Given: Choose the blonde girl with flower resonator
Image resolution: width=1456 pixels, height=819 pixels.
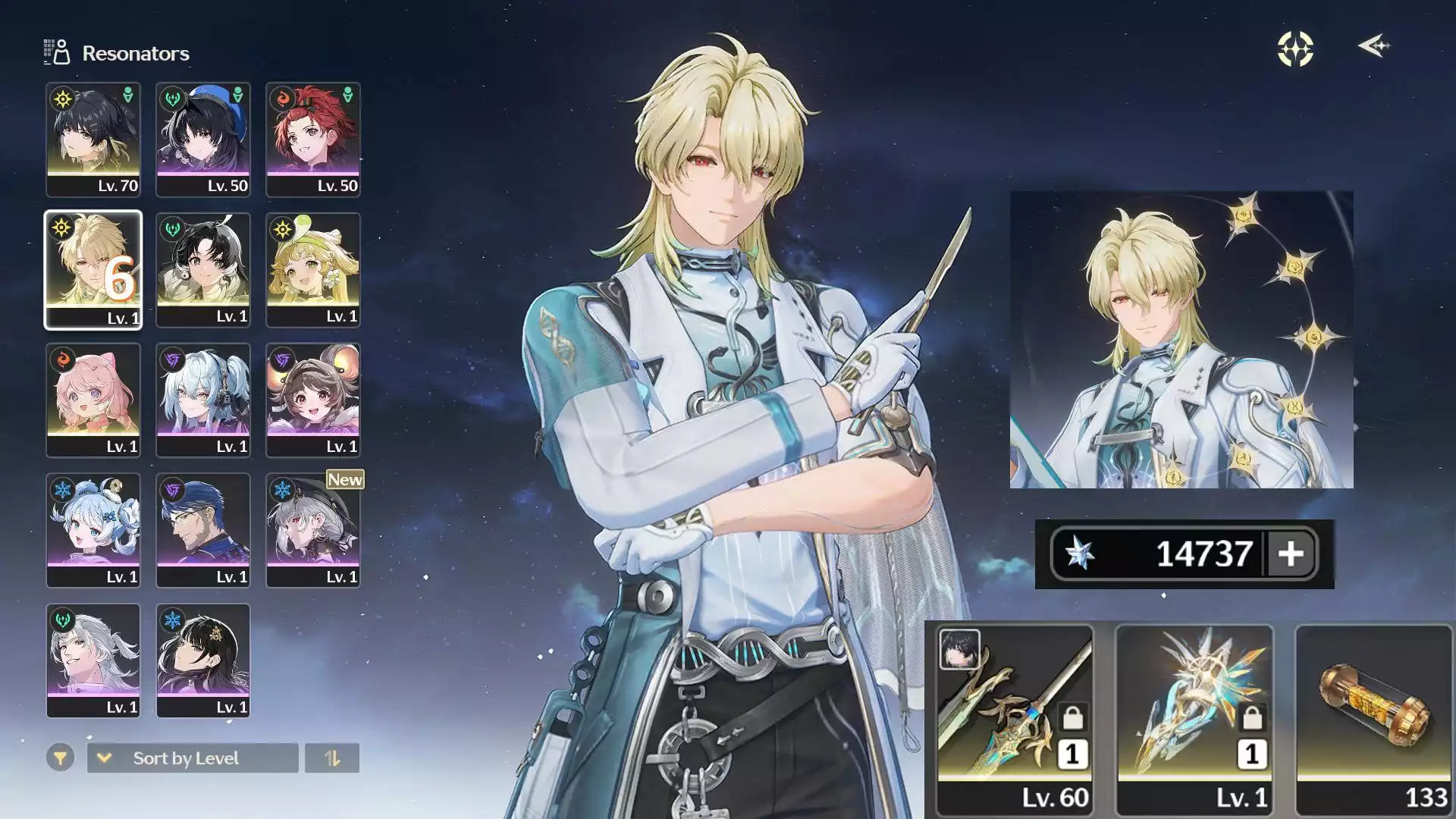Looking at the screenshot, I should coord(313,270).
